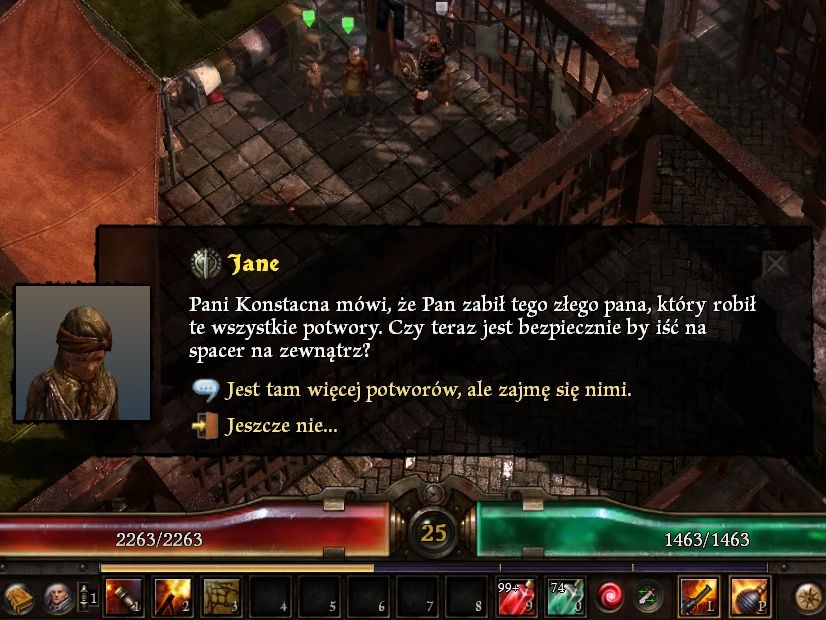Click the red swirl icon
Image resolution: width=826 pixels, height=620 pixels.
point(610,597)
